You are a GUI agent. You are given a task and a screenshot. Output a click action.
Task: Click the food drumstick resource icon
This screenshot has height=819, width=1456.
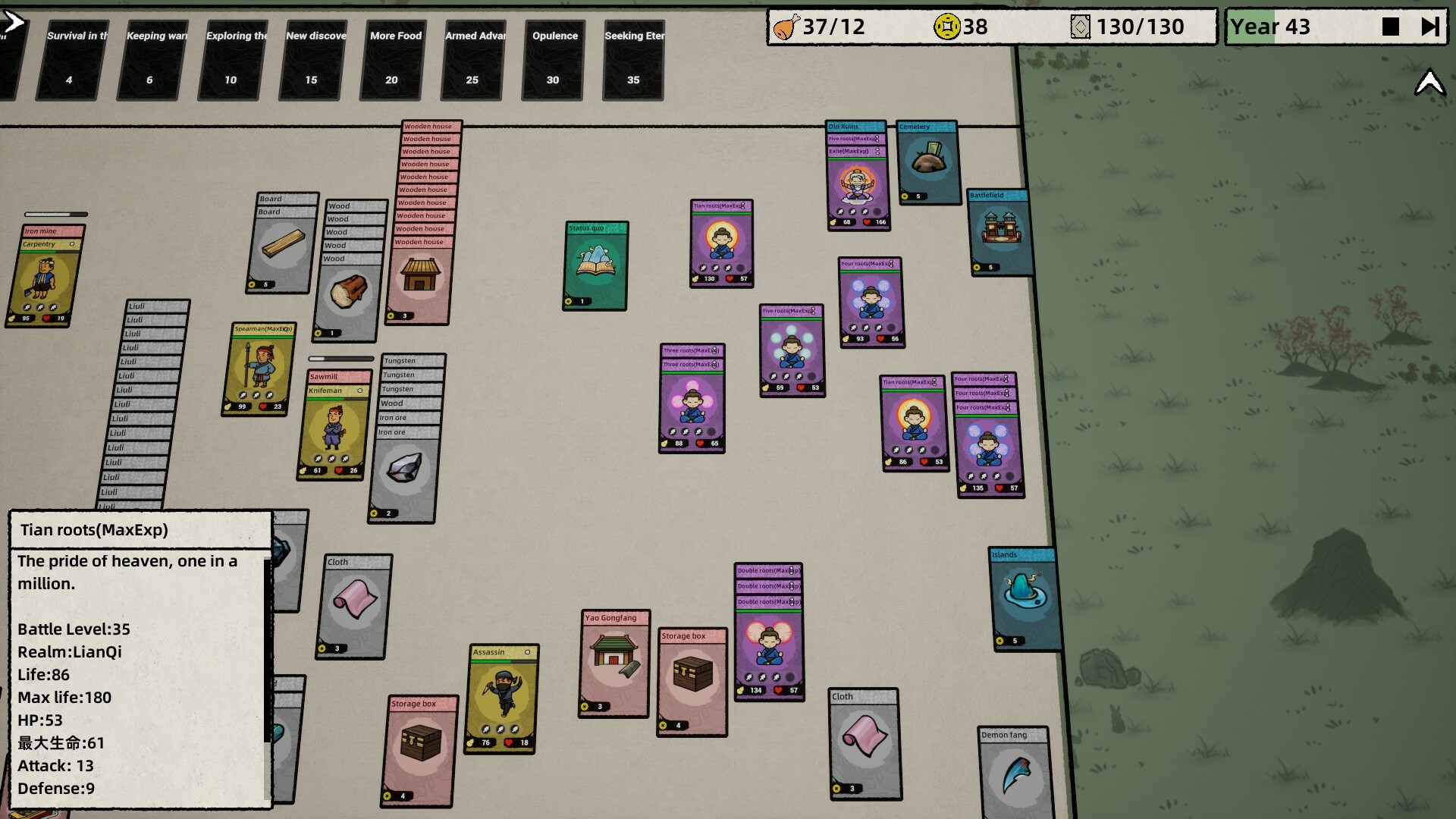(x=786, y=27)
